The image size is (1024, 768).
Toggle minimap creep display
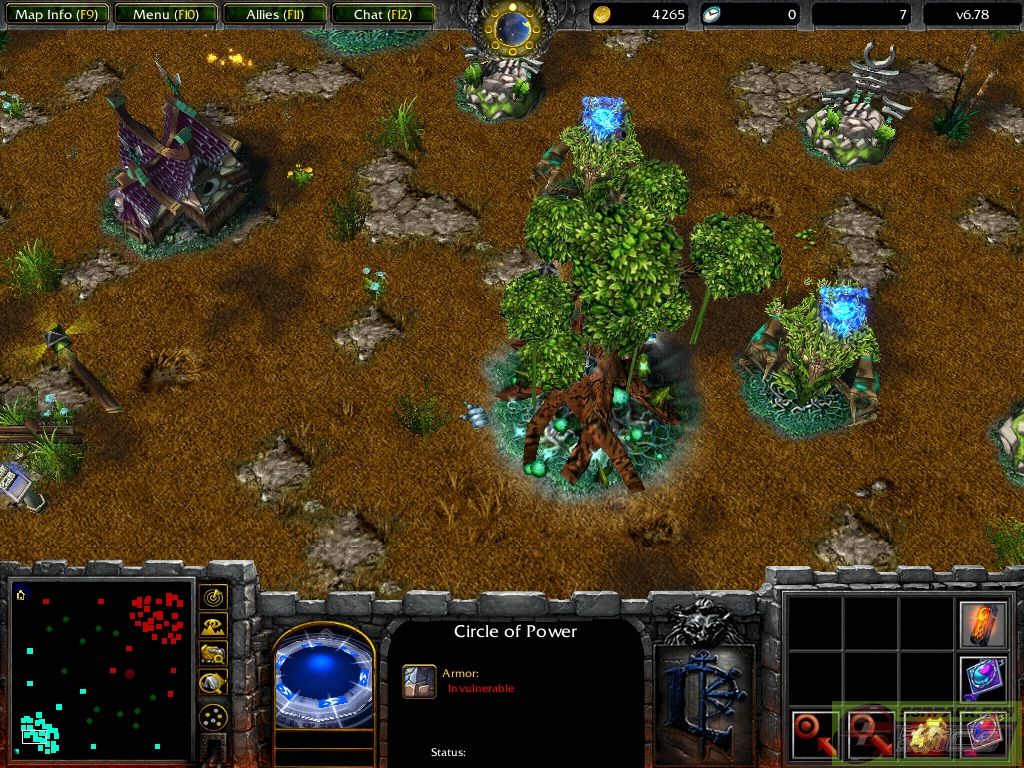[213, 684]
